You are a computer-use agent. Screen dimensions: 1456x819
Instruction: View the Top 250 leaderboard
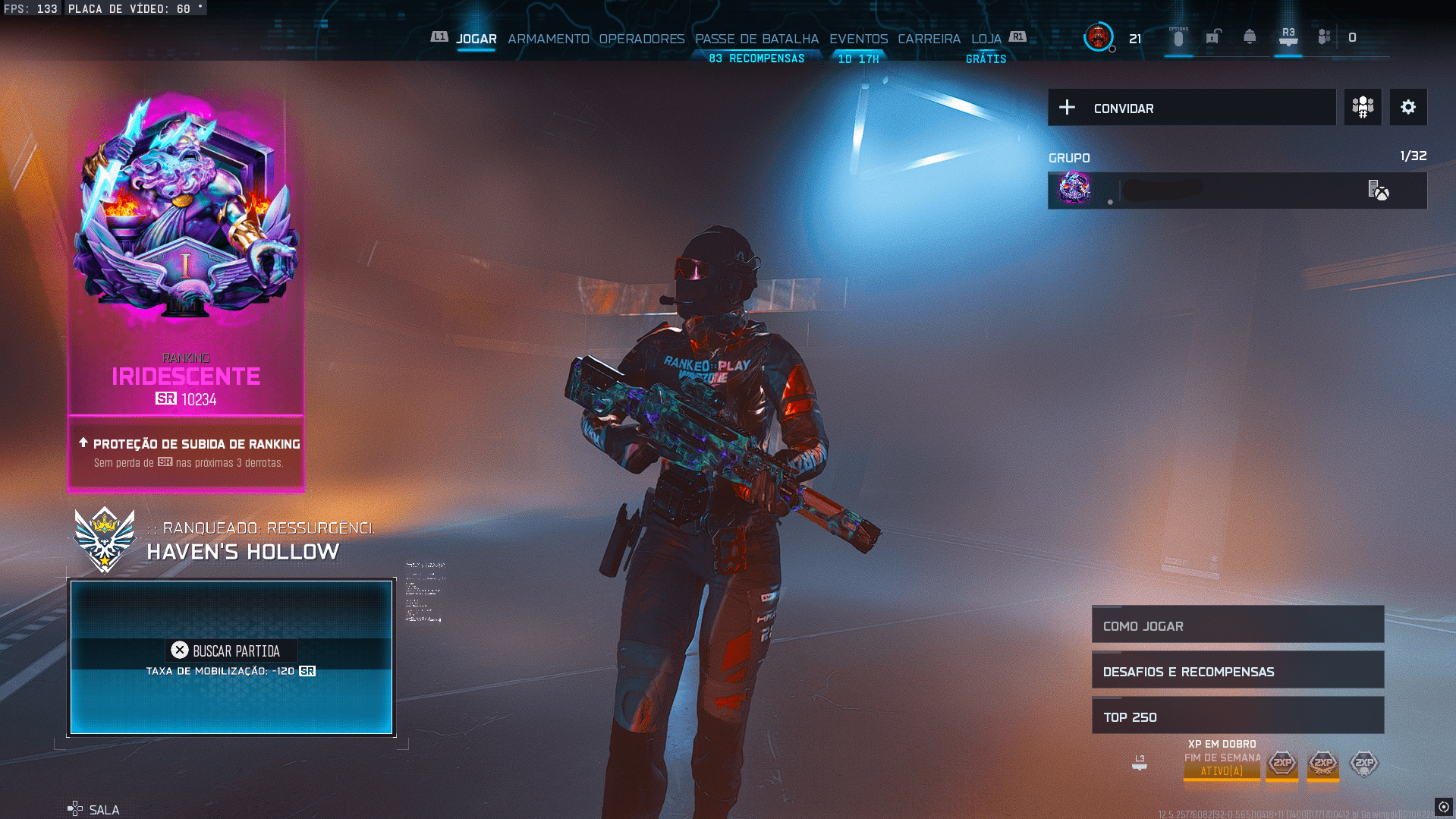pyautogui.click(x=1237, y=717)
